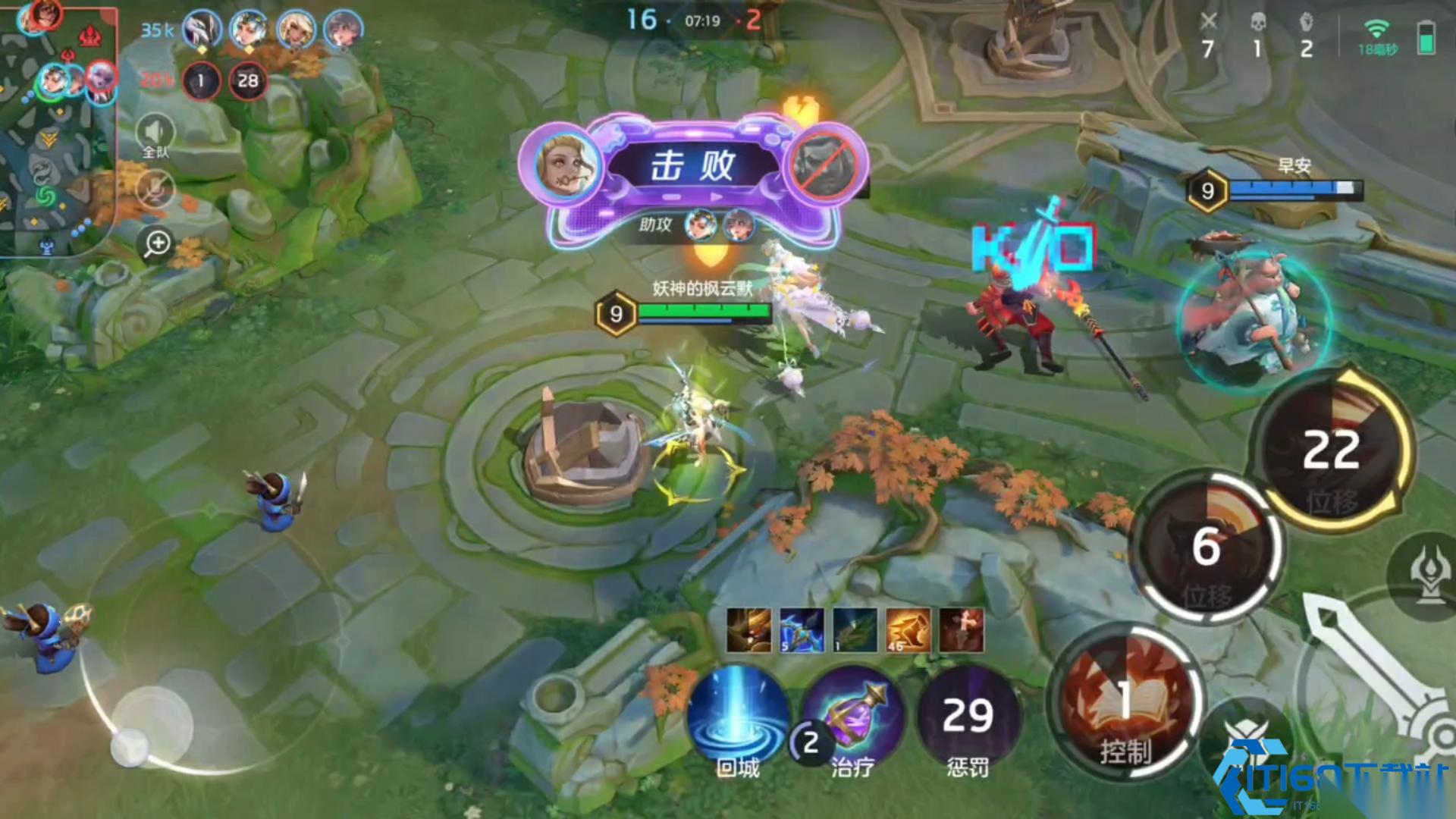Select the blonde ally portrait

click(x=296, y=30)
